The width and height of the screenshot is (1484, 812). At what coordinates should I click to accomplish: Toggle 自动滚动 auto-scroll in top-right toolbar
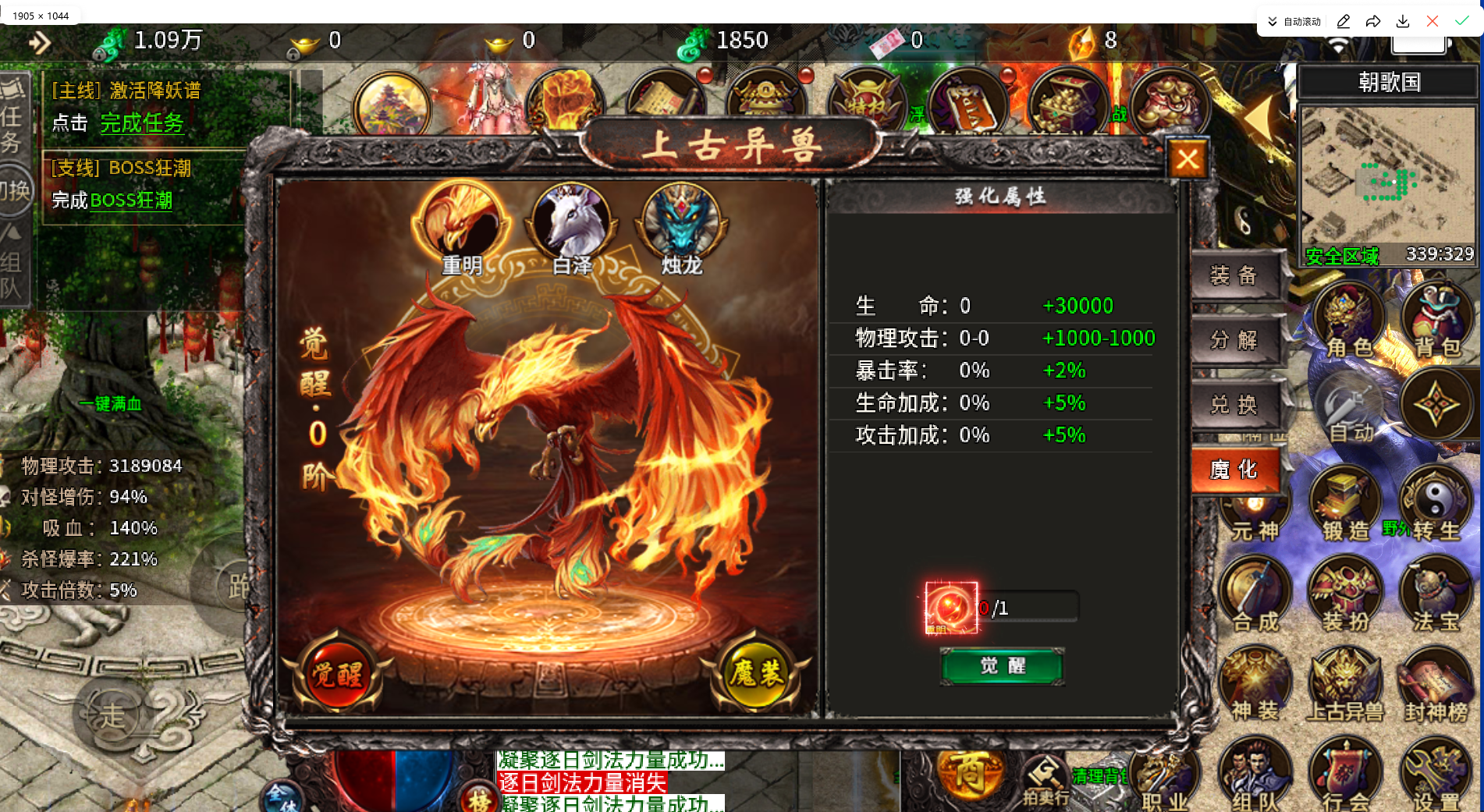(x=1294, y=21)
